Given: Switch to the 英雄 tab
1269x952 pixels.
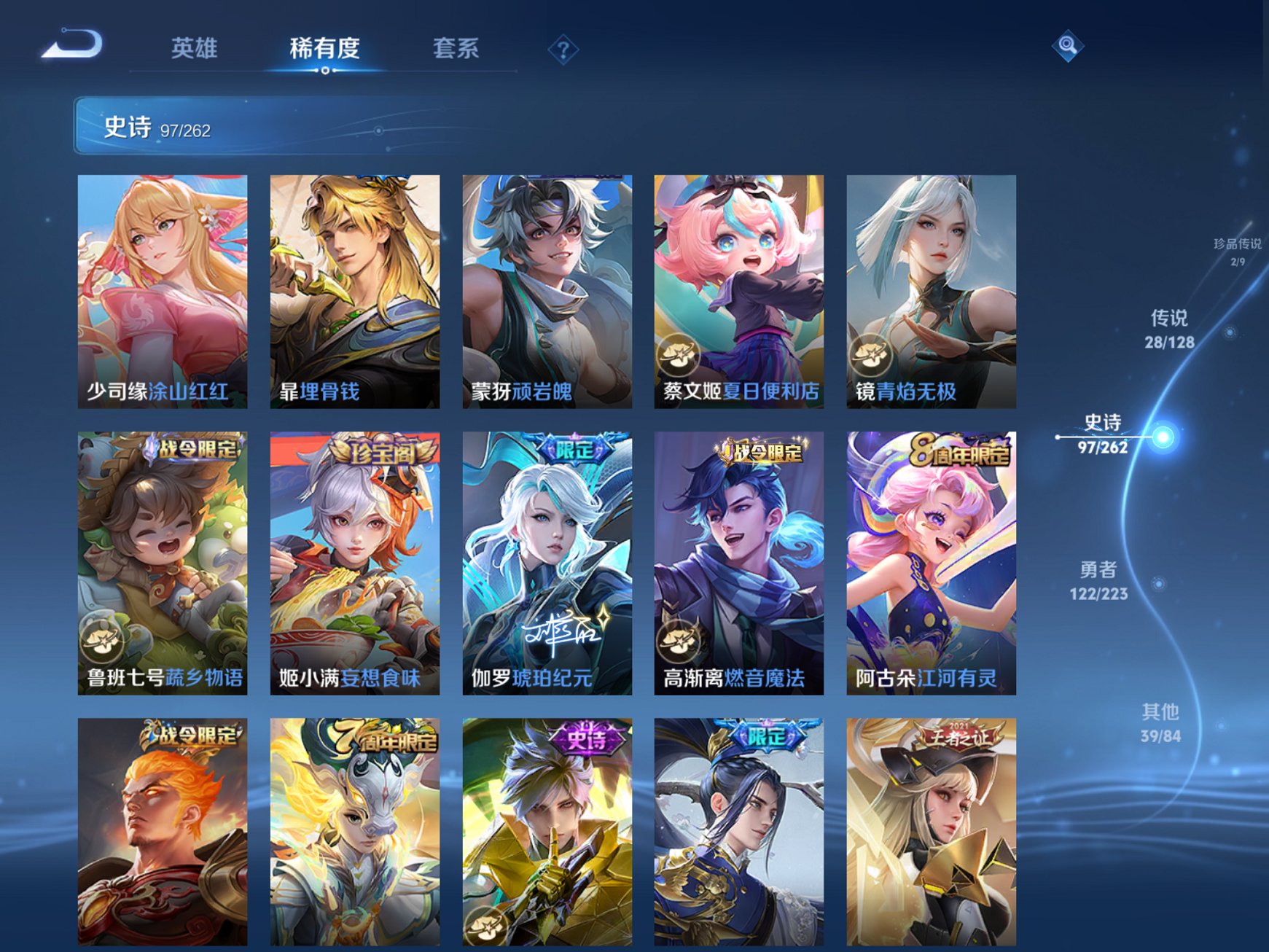Looking at the screenshot, I should [195, 48].
